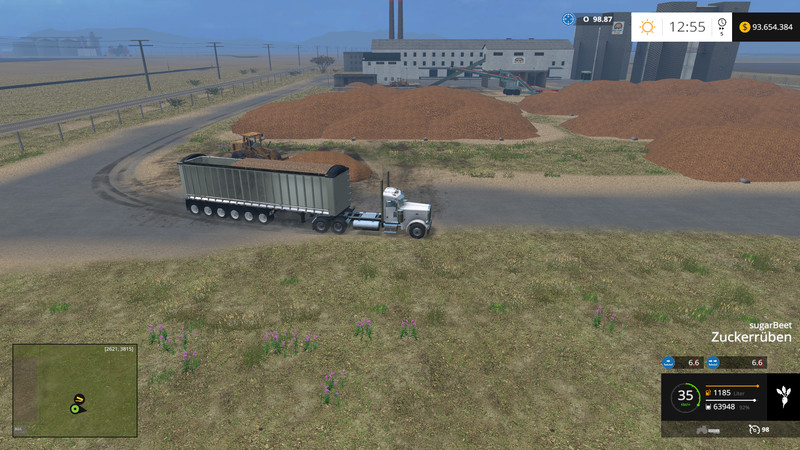Image resolution: width=800 pixels, height=450 pixels.
Task: Click the sunny weather icon
Action: [x=647, y=27]
